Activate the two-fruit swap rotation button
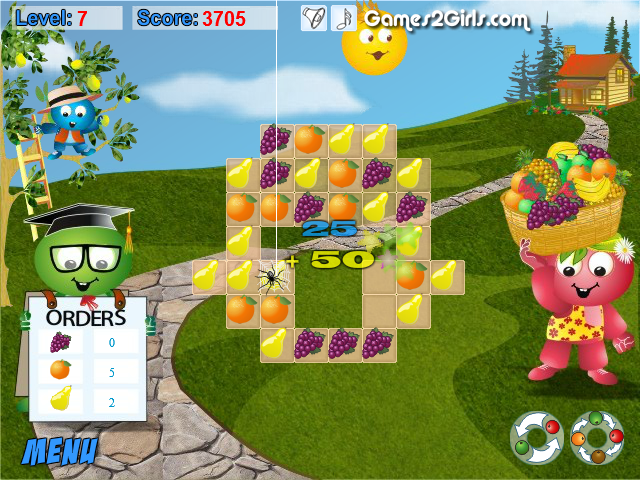Image resolution: width=640 pixels, height=480 pixels. [x=535, y=437]
